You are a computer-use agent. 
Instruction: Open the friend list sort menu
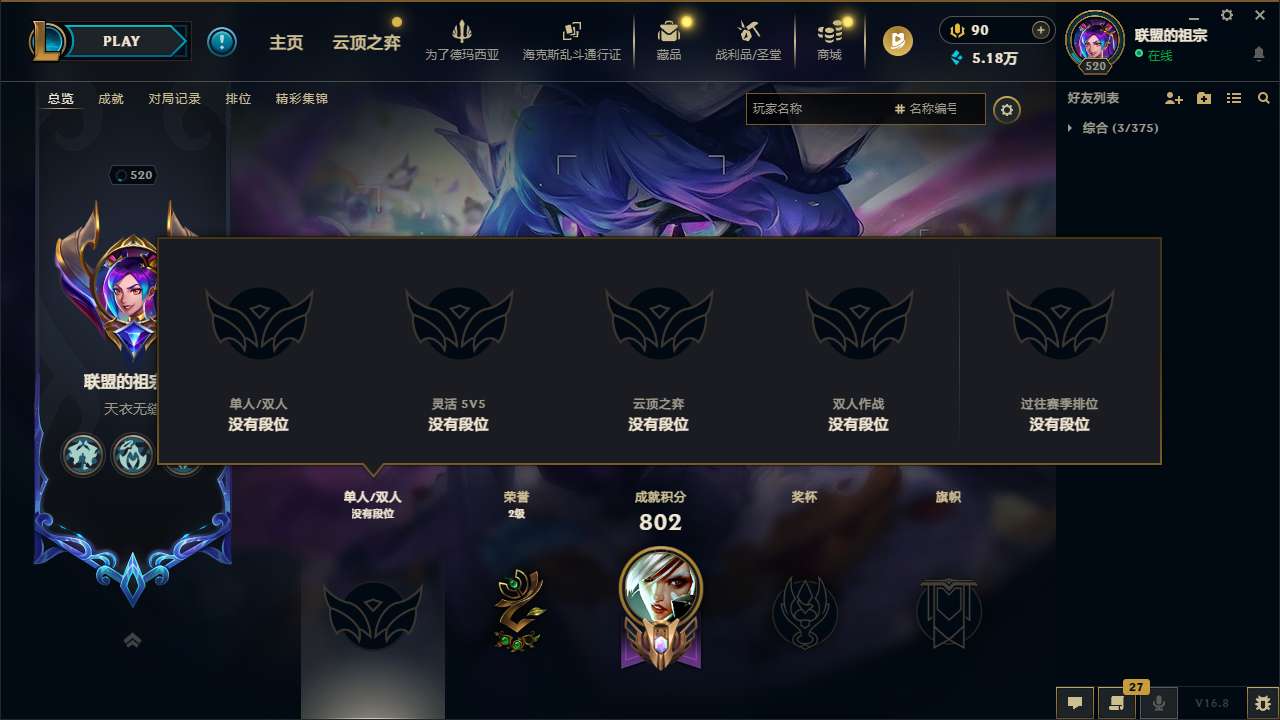click(1202, 98)
